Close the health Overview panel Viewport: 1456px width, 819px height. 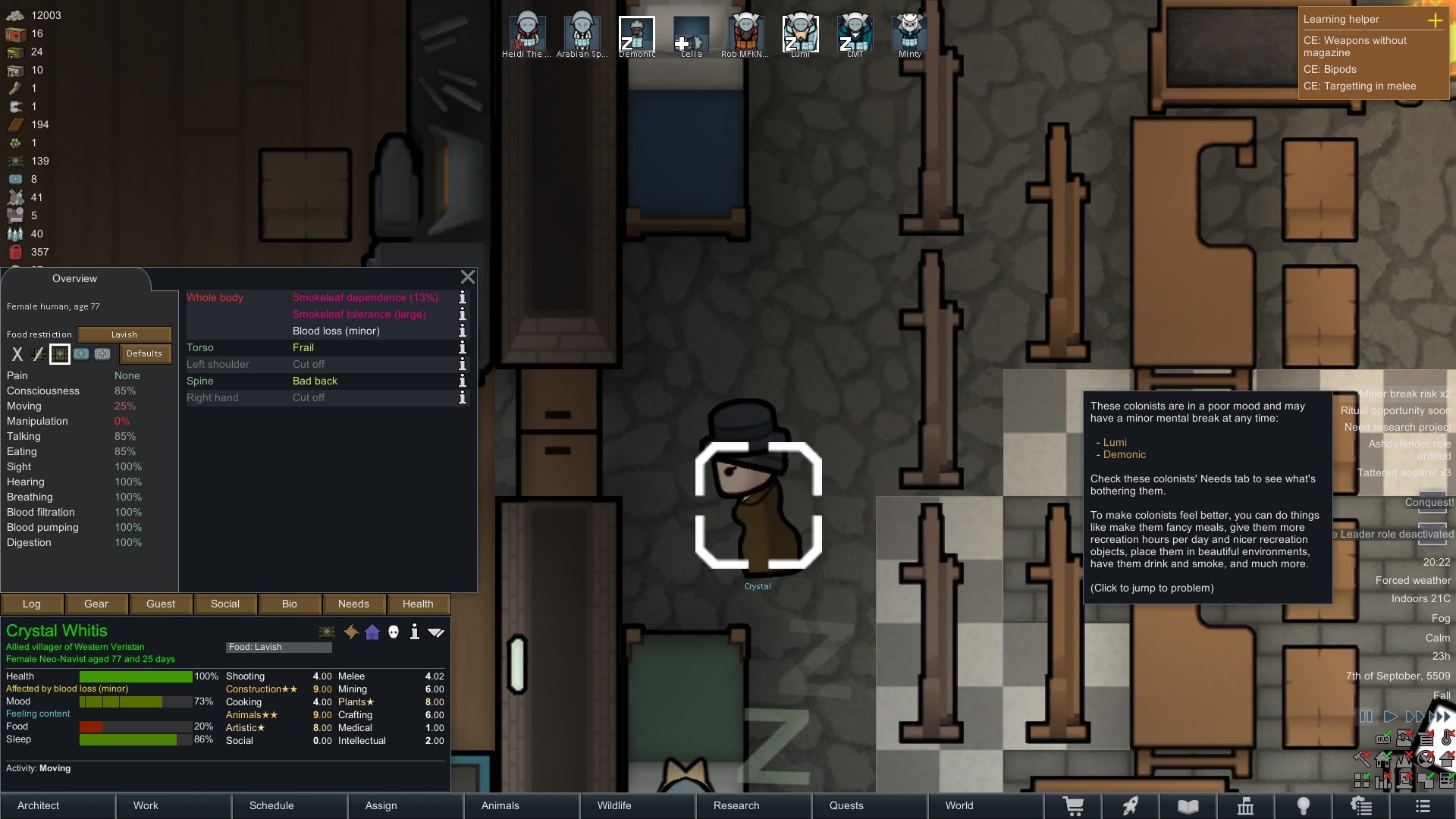pyautogui.click(x=468, y=278)
